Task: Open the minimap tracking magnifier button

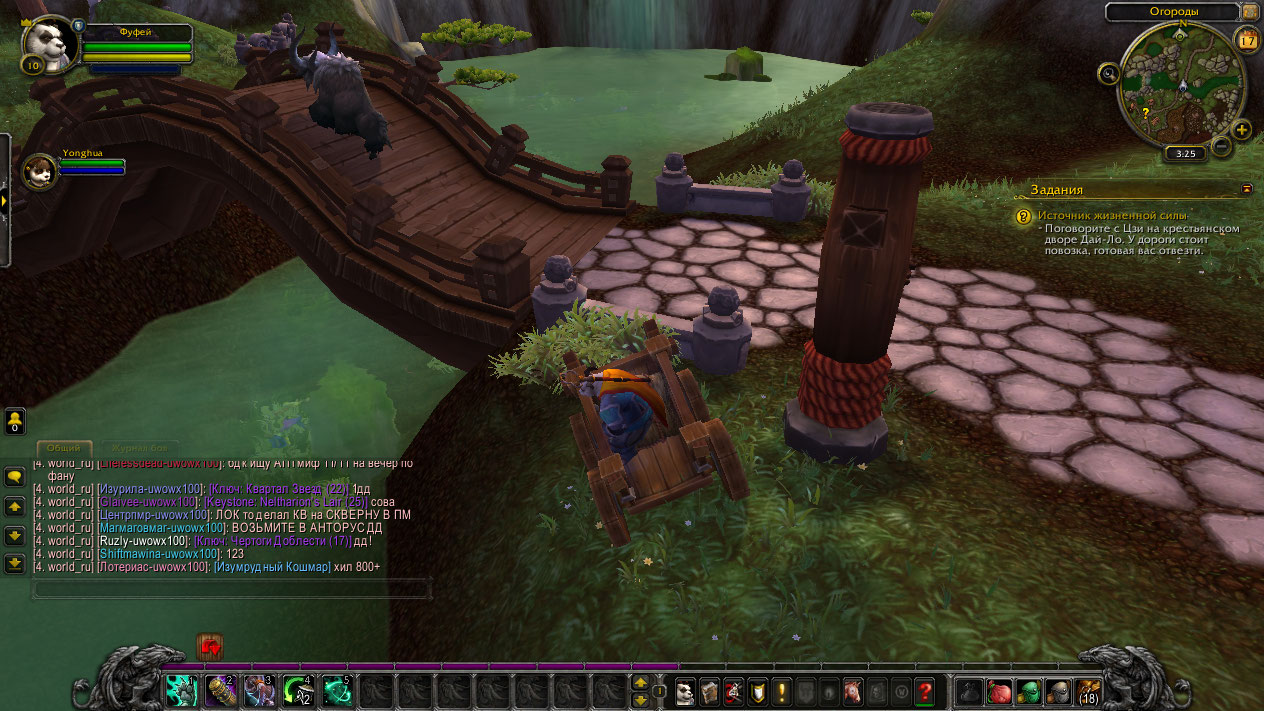Action: point(1108,73)
